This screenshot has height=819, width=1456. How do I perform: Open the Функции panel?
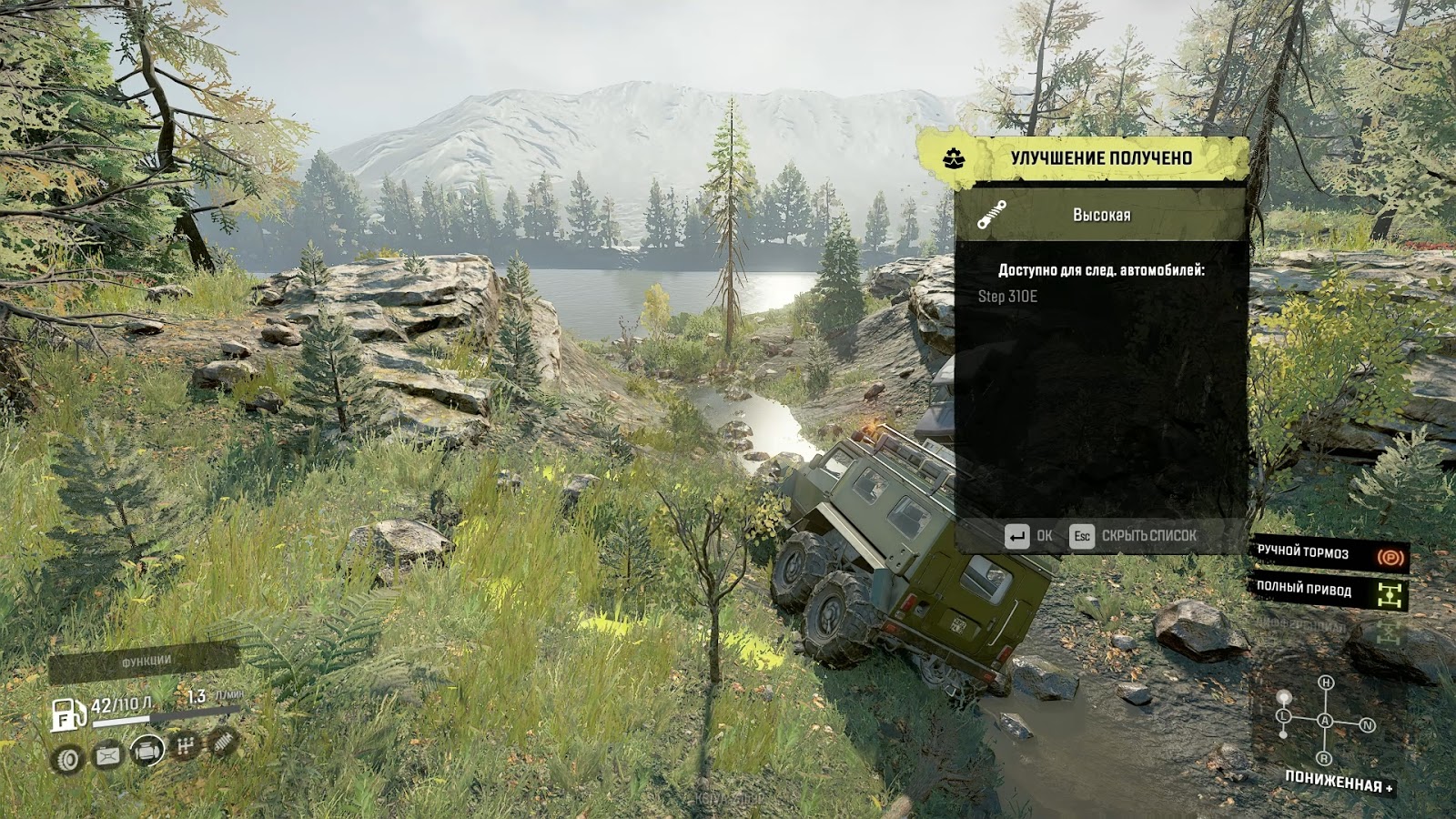(146, 662)
